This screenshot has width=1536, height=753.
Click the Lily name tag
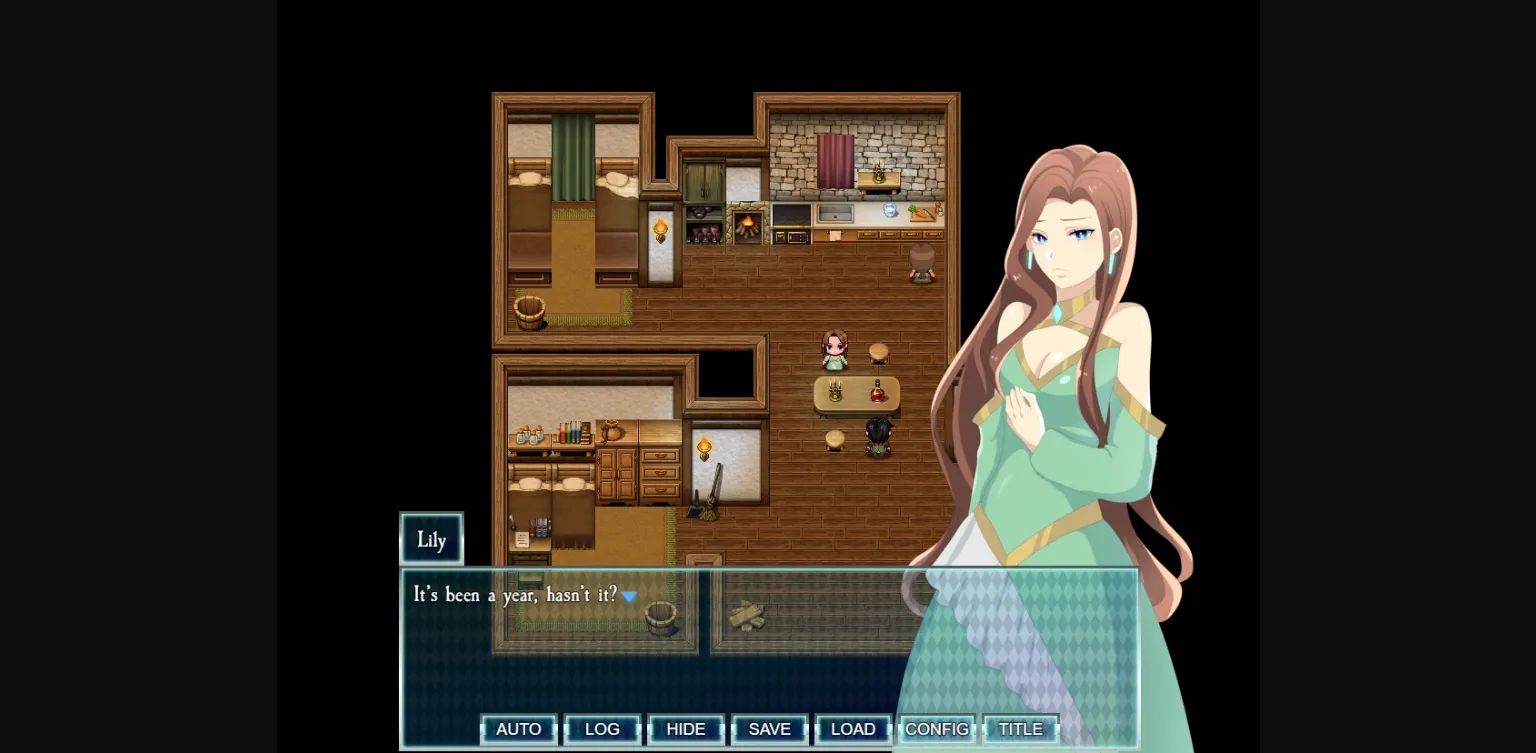(x=431, y=539)
